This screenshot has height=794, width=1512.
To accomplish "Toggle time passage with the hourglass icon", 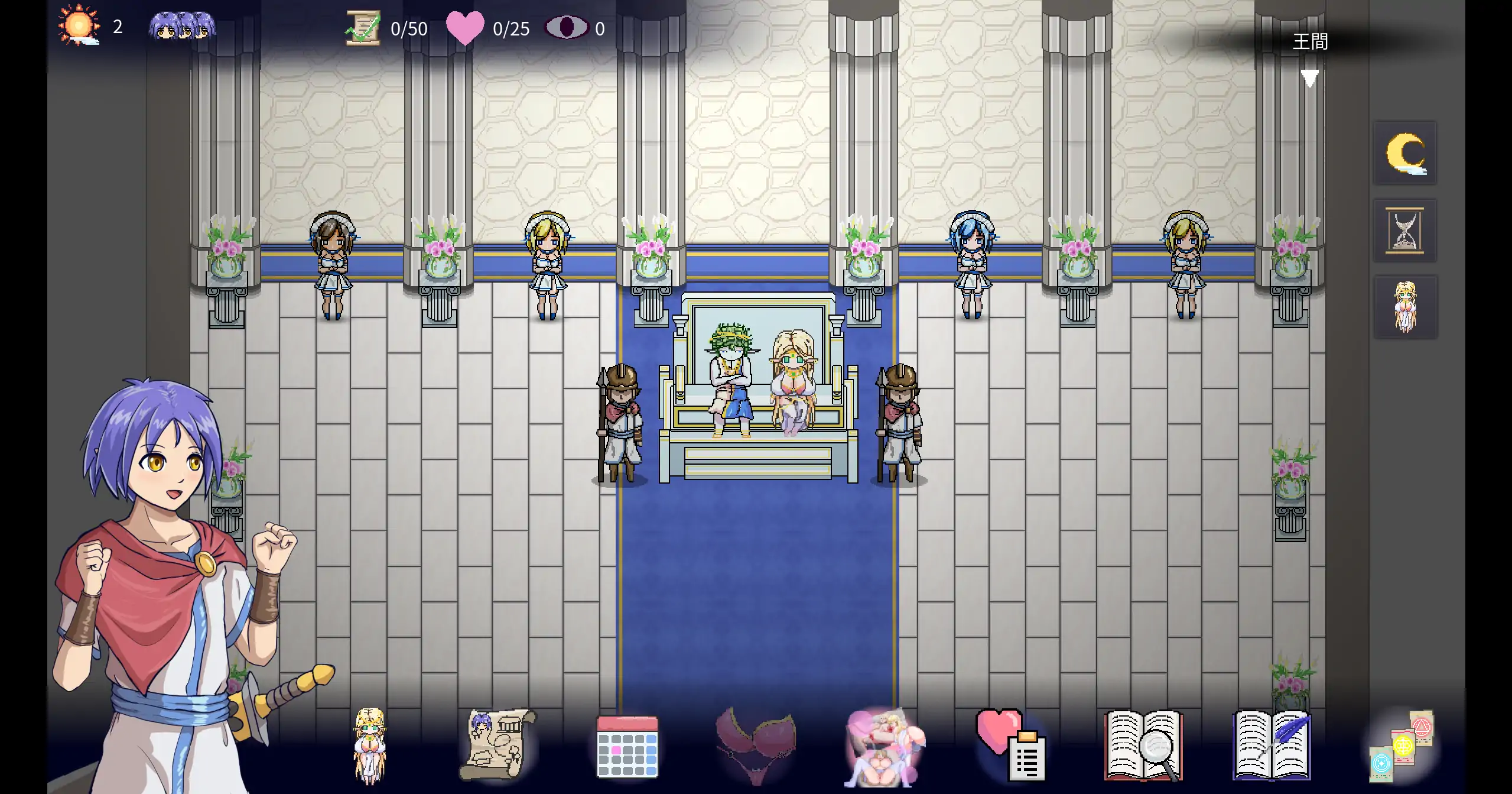I will click(1404, 231).
